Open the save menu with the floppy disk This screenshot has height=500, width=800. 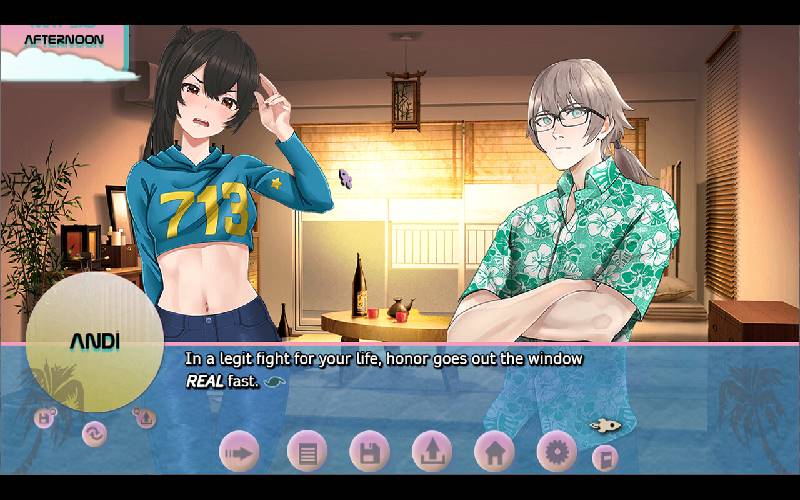(369, 453)
